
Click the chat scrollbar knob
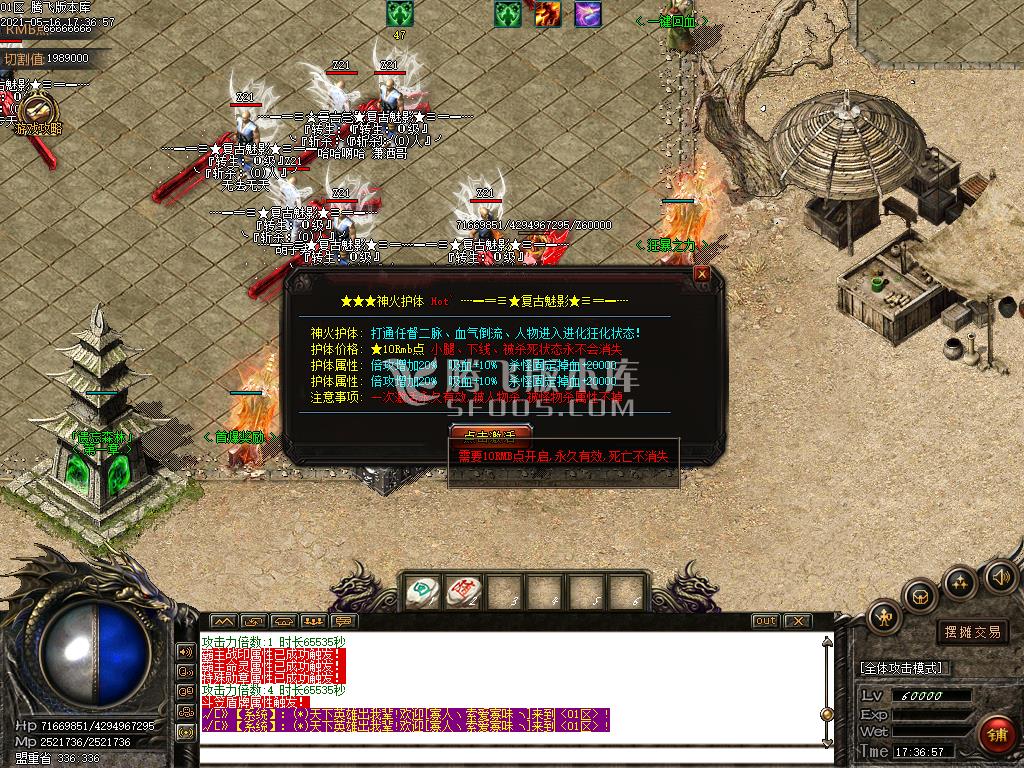826,714
